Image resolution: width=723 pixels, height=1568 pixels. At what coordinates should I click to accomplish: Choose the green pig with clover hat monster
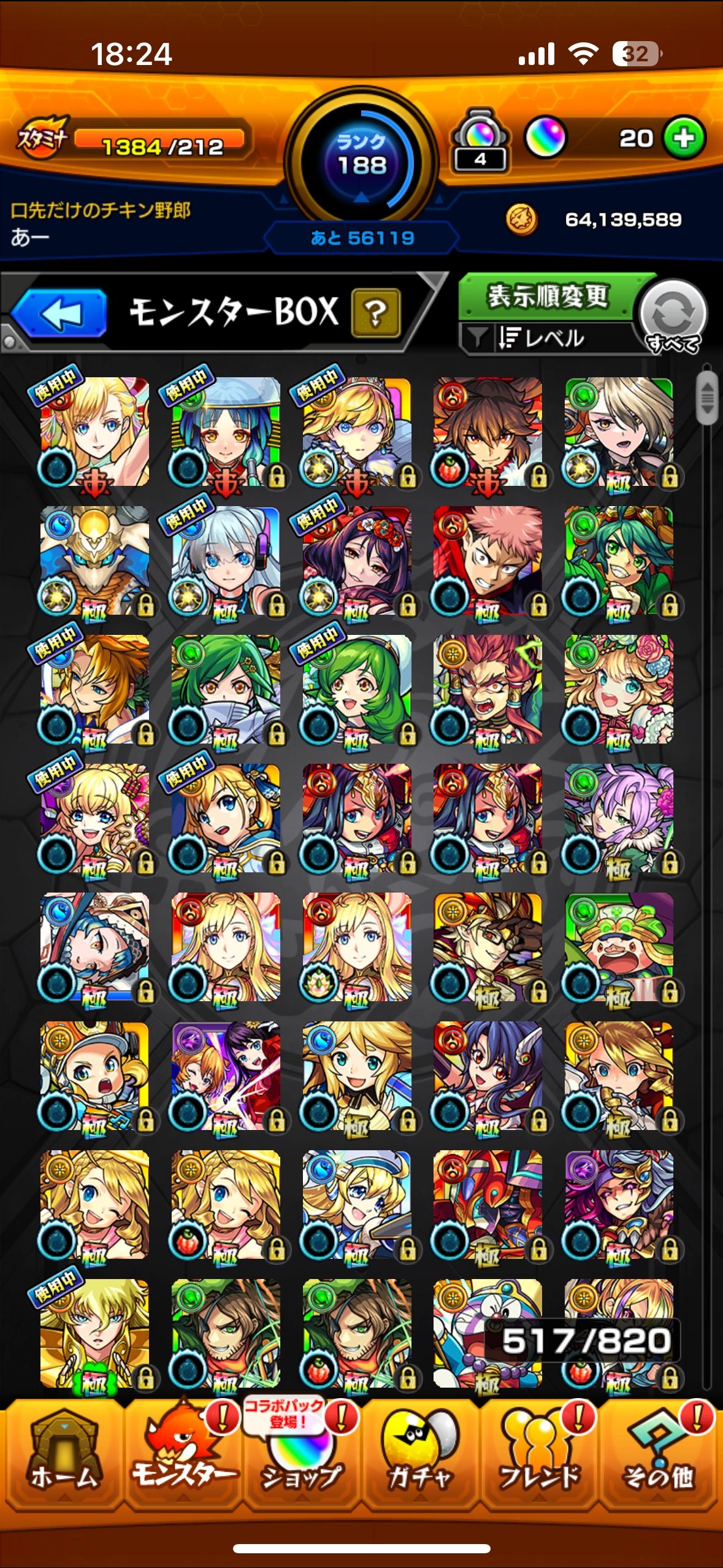[619, 947]
